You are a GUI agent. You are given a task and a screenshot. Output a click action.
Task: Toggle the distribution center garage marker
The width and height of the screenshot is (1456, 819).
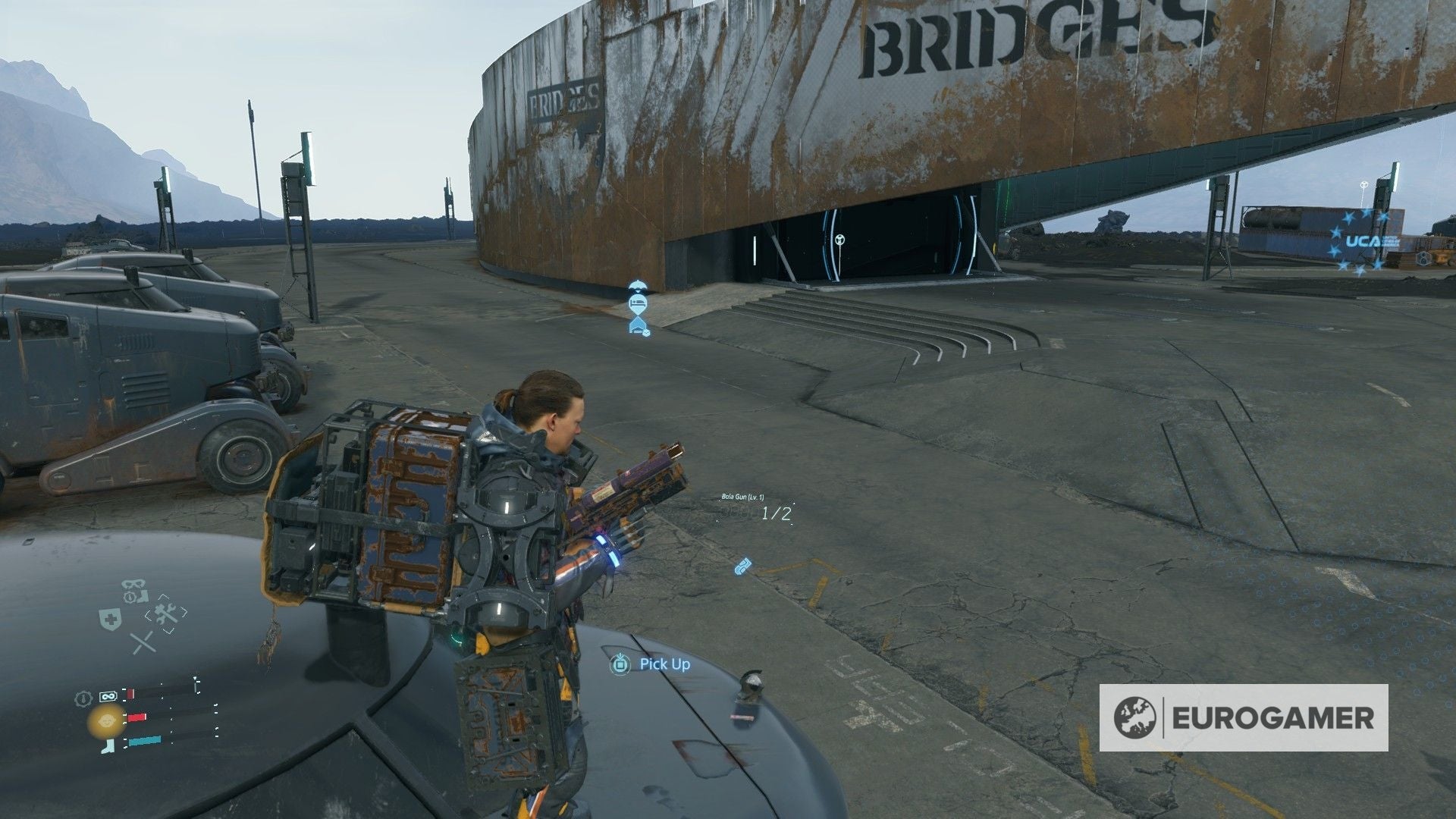[x=637, y=326]
